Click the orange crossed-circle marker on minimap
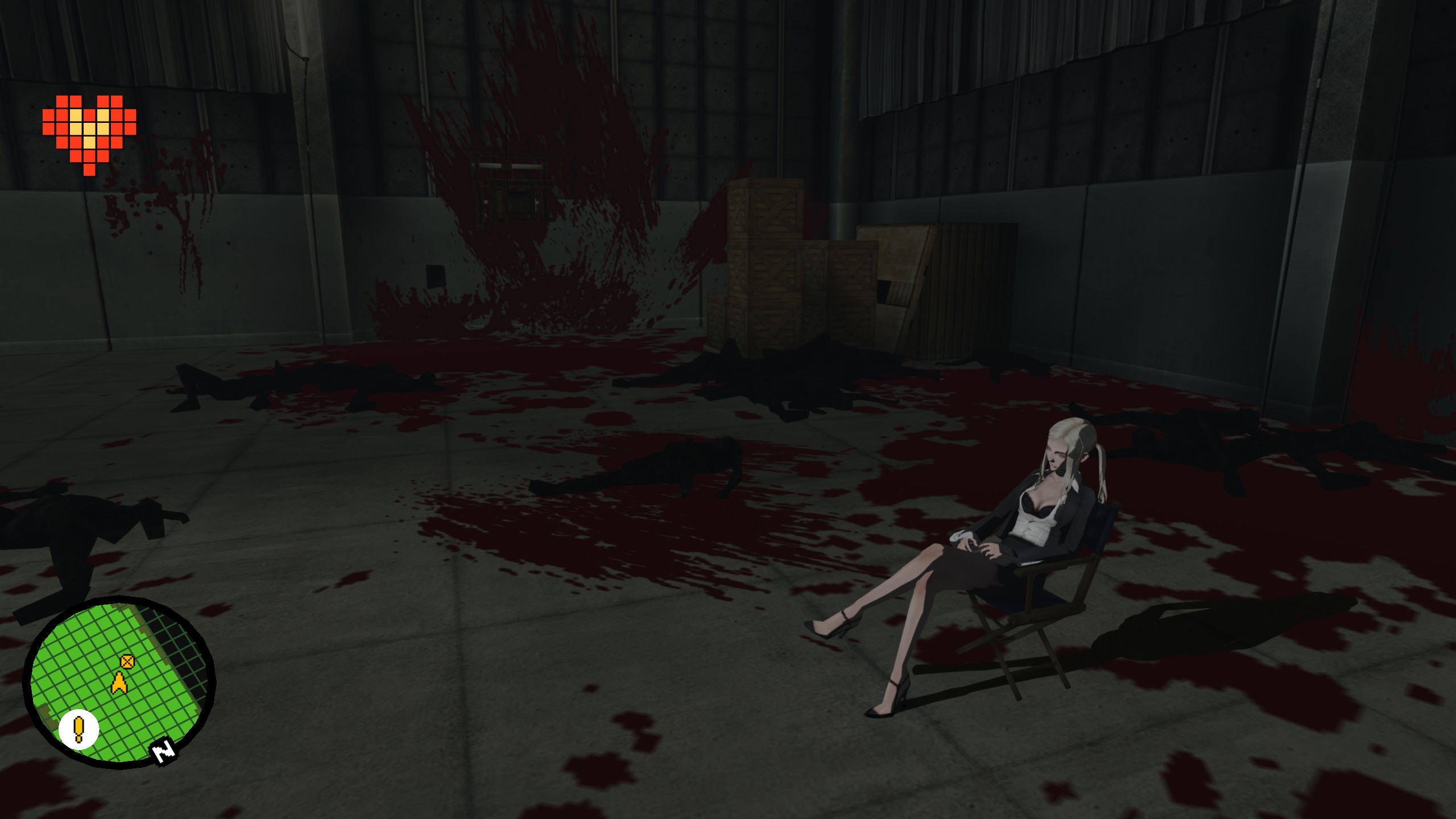1456x819 pixels. point(127,661)
